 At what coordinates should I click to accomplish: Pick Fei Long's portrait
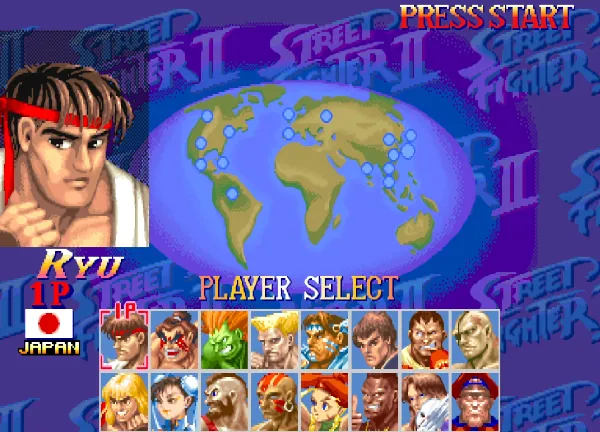tap(374, 338)
